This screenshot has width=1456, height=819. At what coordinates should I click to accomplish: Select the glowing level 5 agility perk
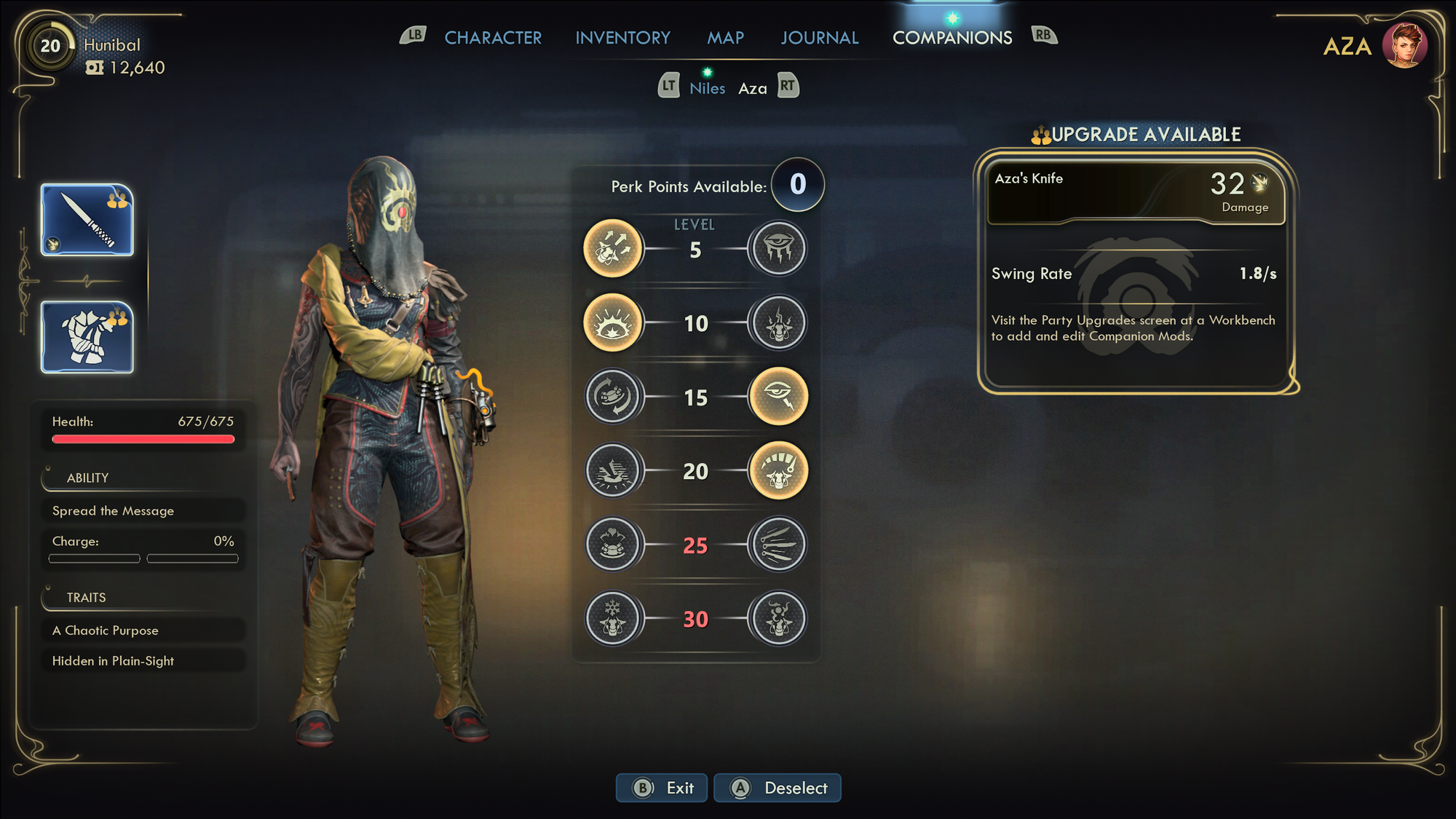point(613,249)
